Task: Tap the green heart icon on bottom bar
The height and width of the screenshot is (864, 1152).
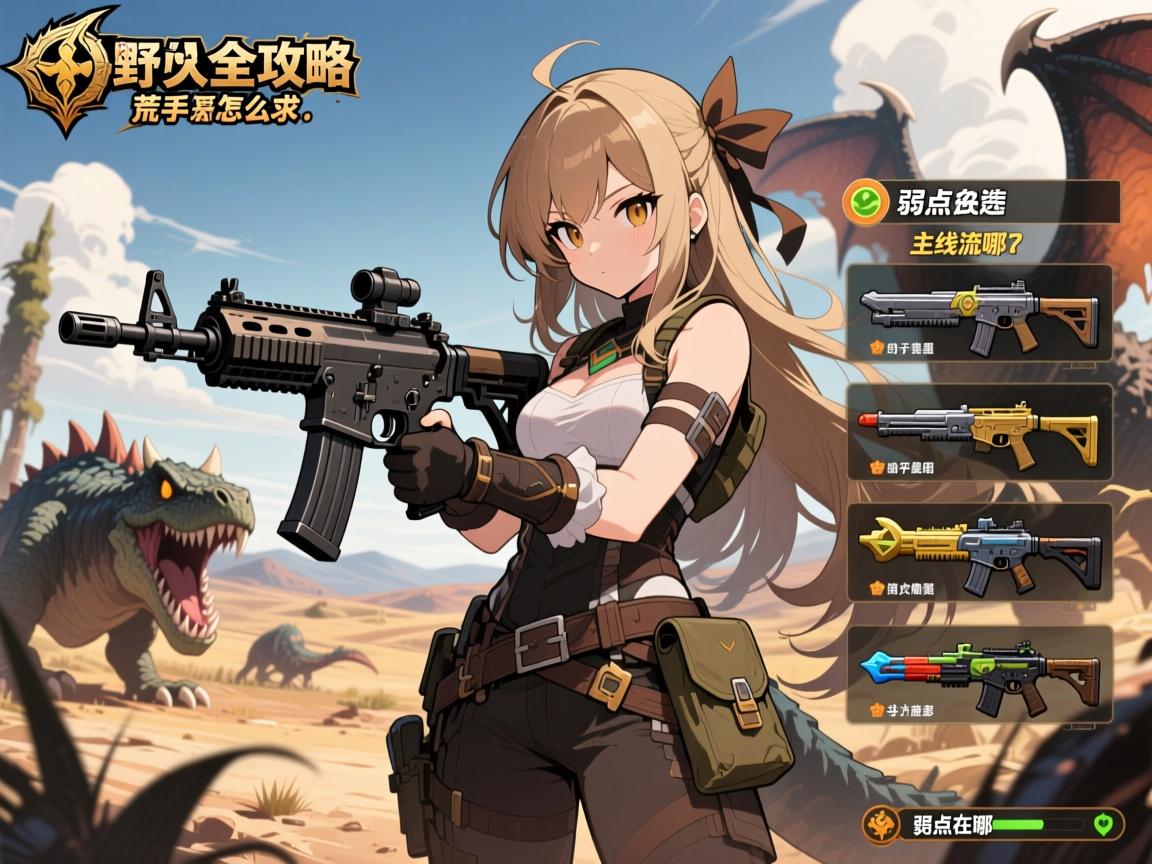Action: (x=1104, y=825)
